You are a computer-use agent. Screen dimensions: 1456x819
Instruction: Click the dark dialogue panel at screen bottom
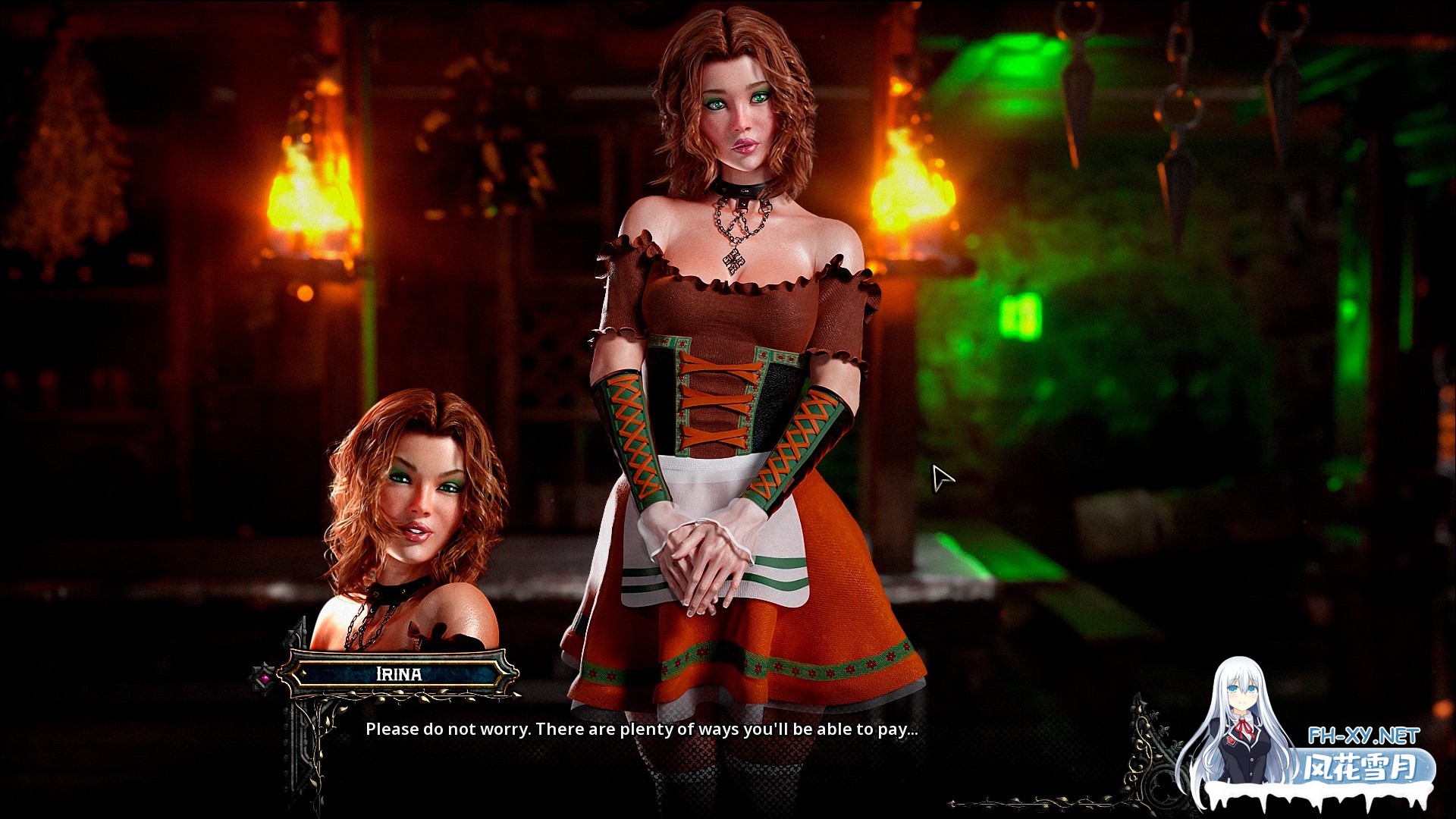coord(728,770)
